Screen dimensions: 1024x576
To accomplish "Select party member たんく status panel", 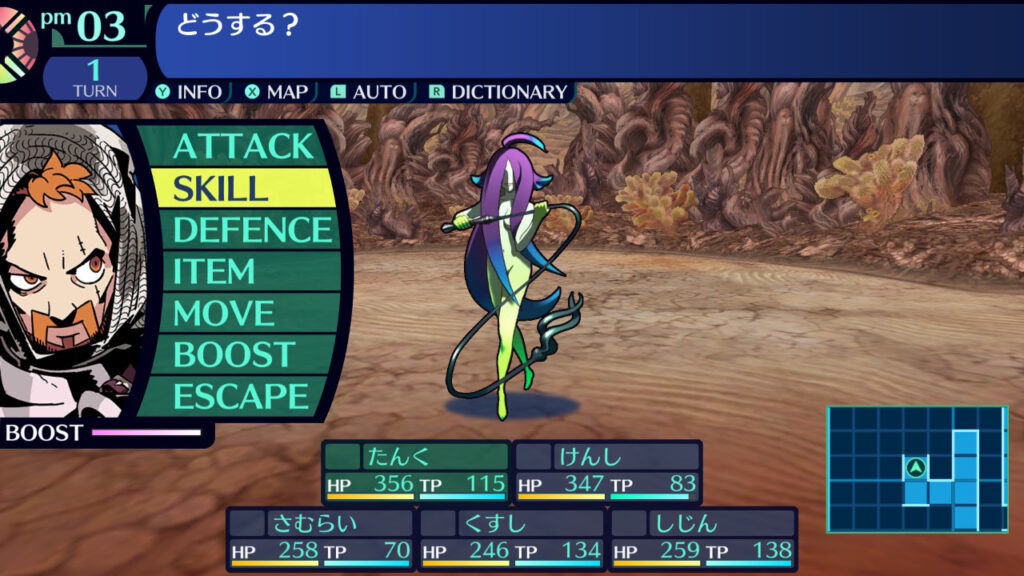I will click(416, 472).
